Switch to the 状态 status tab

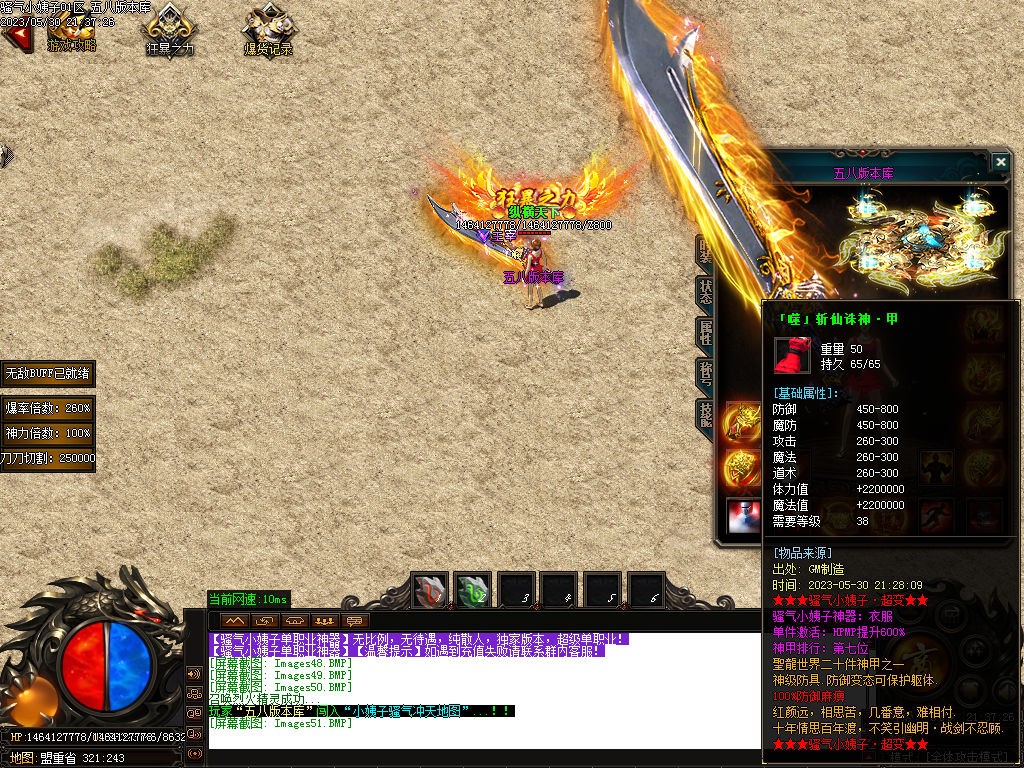tap(705, 291)
